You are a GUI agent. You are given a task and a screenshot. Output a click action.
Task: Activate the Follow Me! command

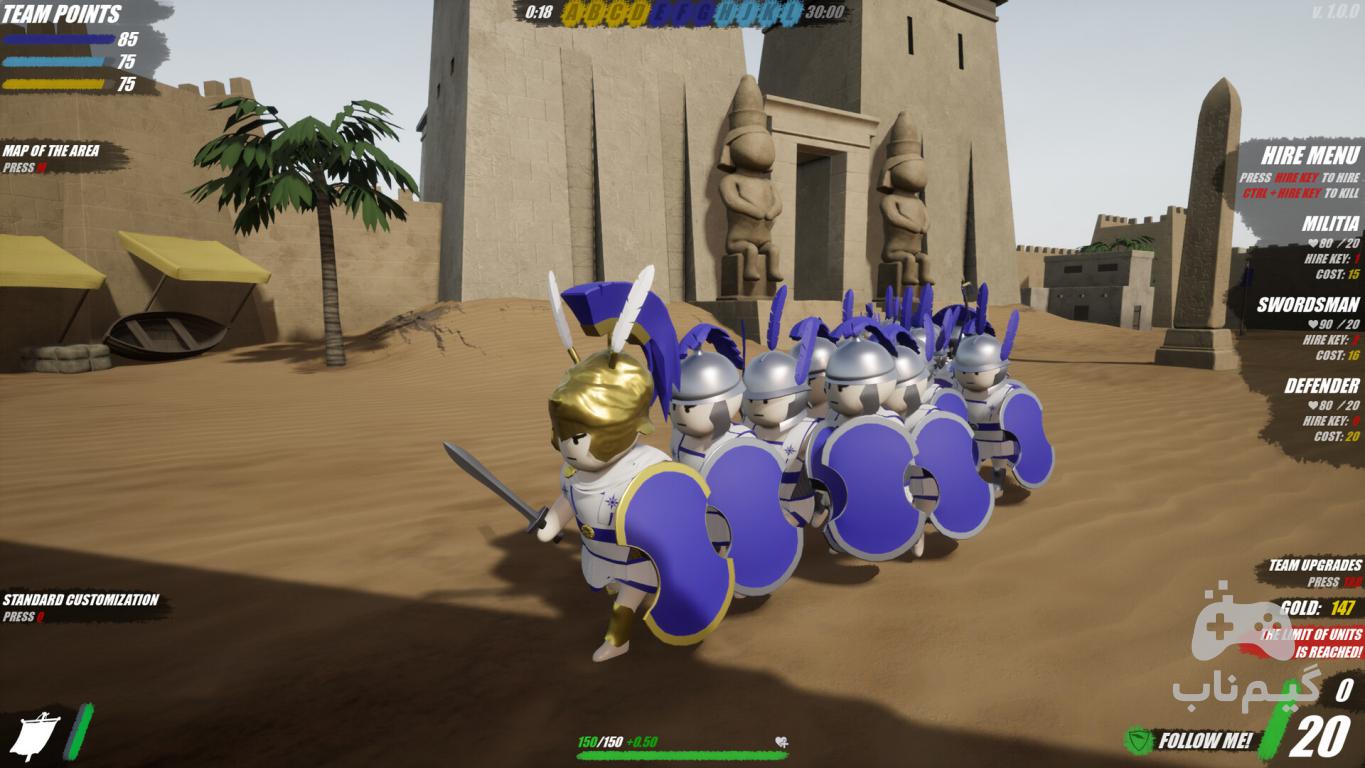1204,741
